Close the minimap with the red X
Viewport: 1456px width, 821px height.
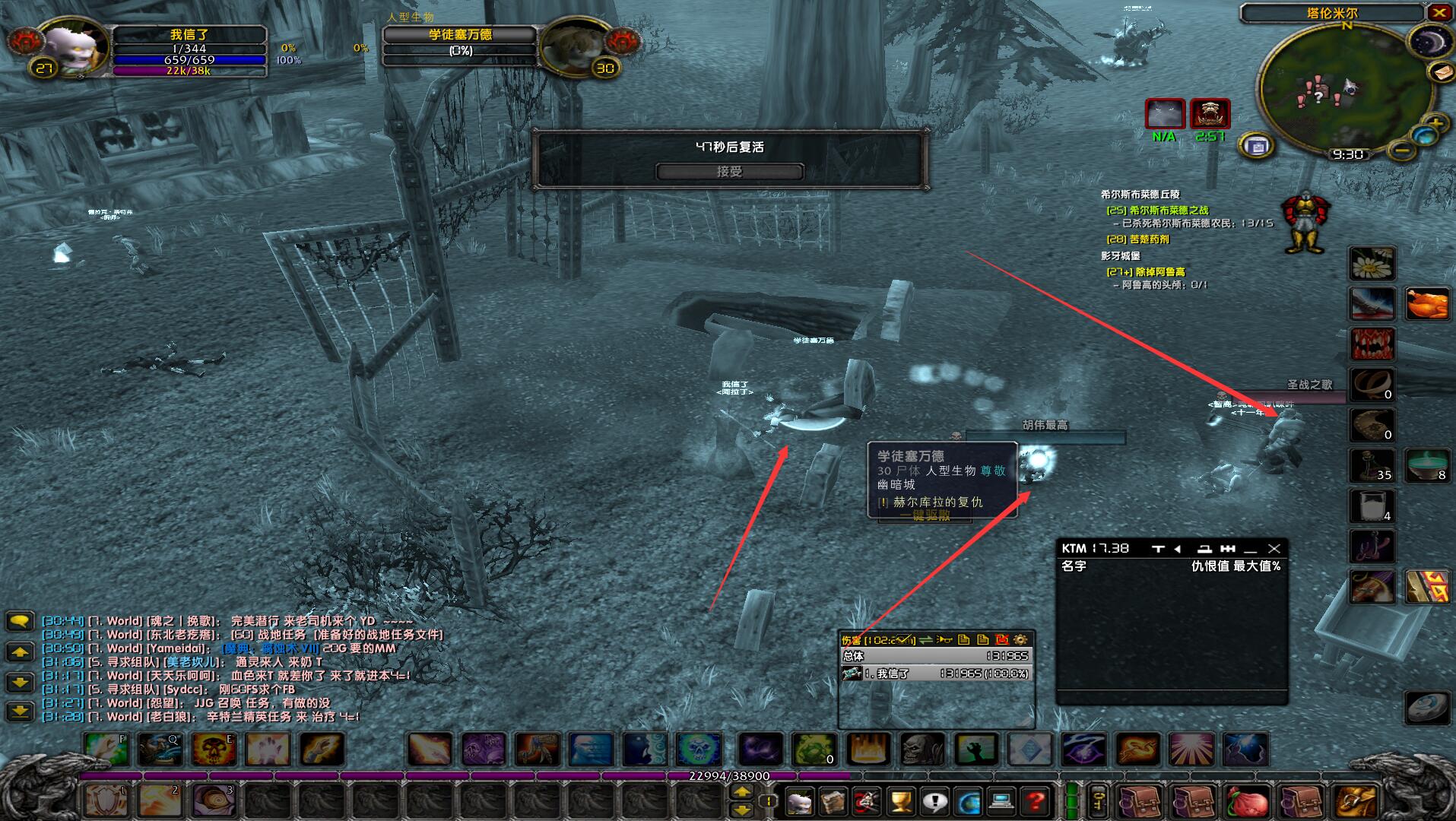click(x=1439, y=12)
